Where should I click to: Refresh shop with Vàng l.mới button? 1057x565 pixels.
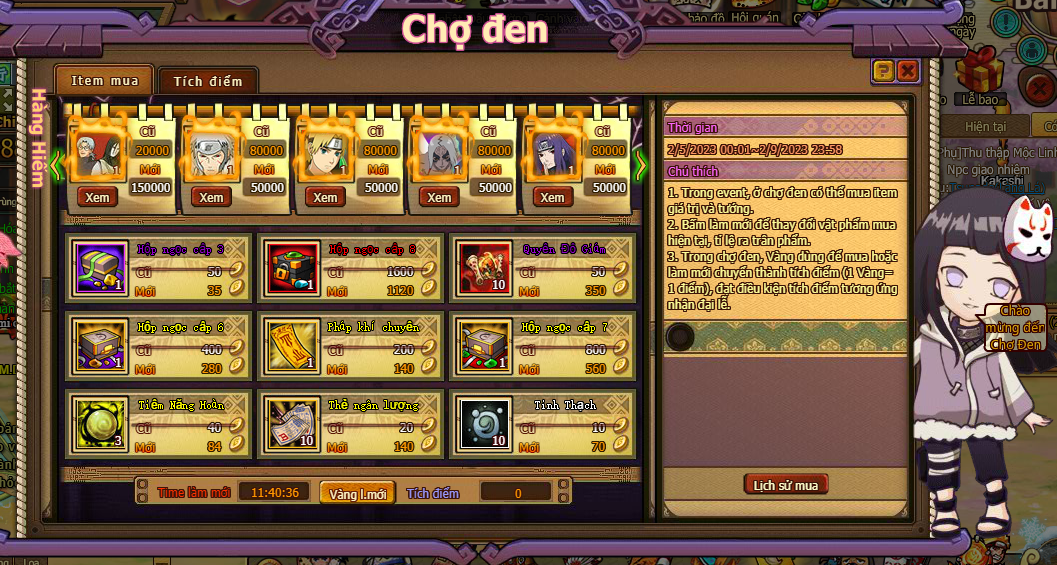point(357,494)
